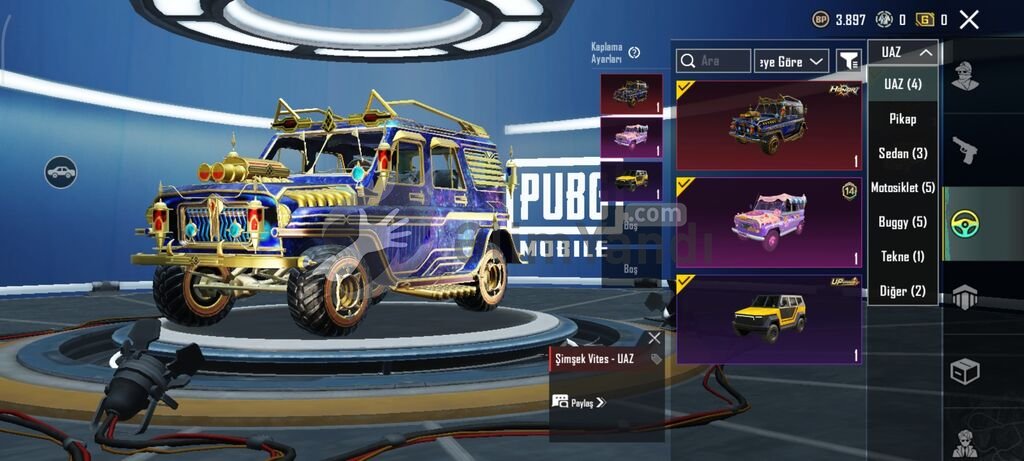This screenshot has height=461, width=1024.
Task: Open the sort-by dropdown
Action: pos(791,61)
